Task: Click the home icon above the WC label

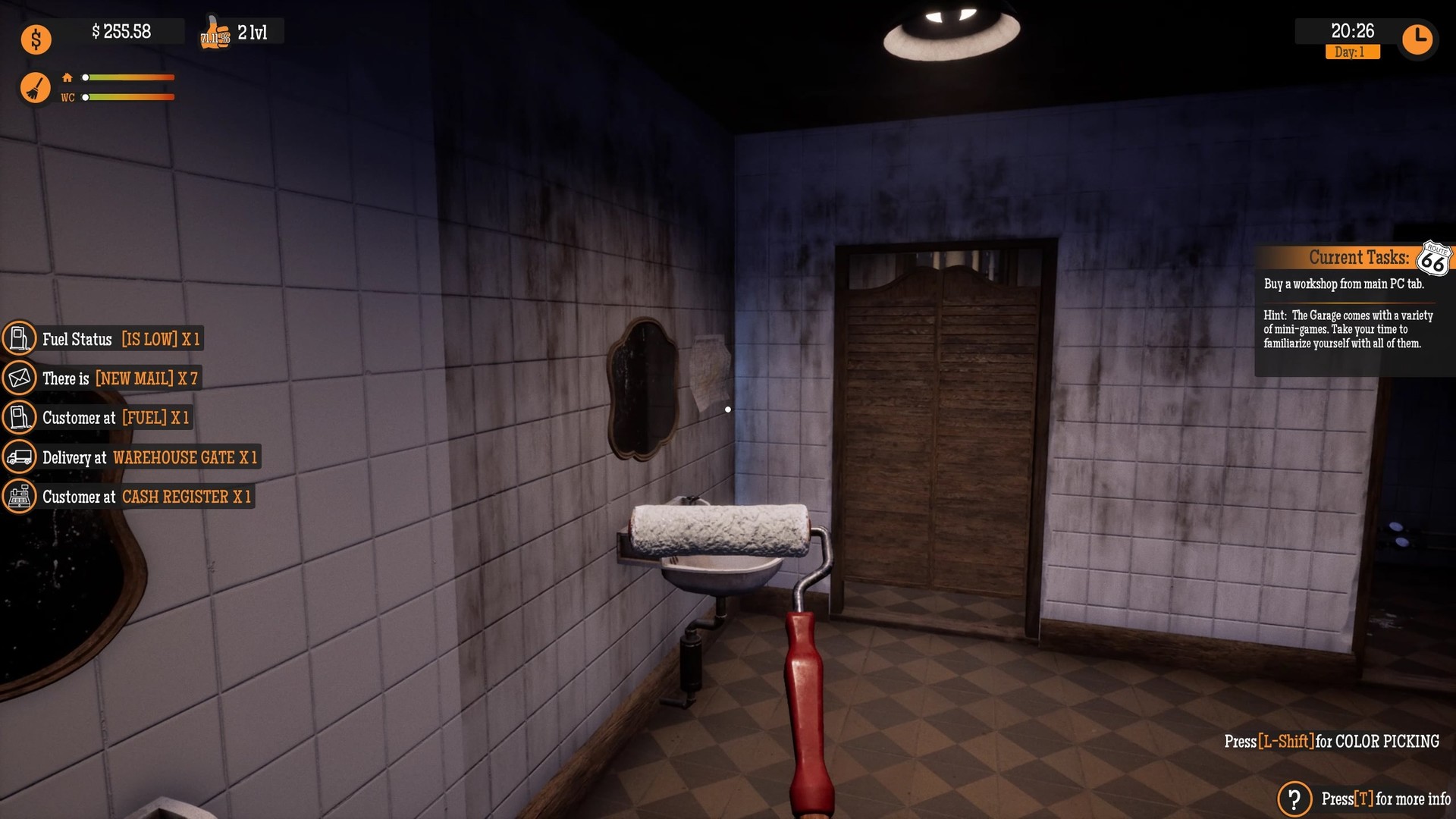Action: tap(67, 77)
